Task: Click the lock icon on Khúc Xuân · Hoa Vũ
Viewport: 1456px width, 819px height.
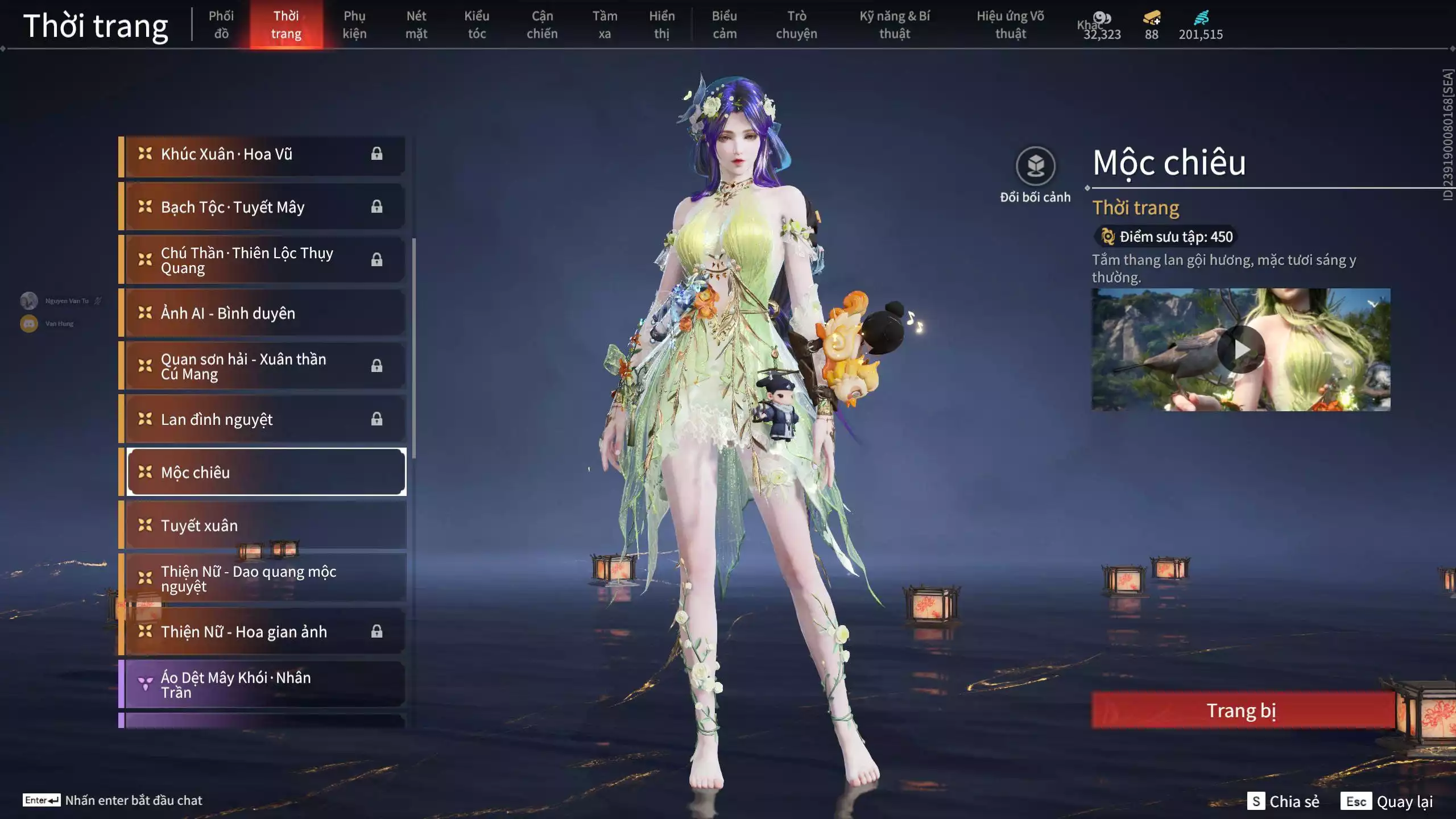Action: coord(378,154)
